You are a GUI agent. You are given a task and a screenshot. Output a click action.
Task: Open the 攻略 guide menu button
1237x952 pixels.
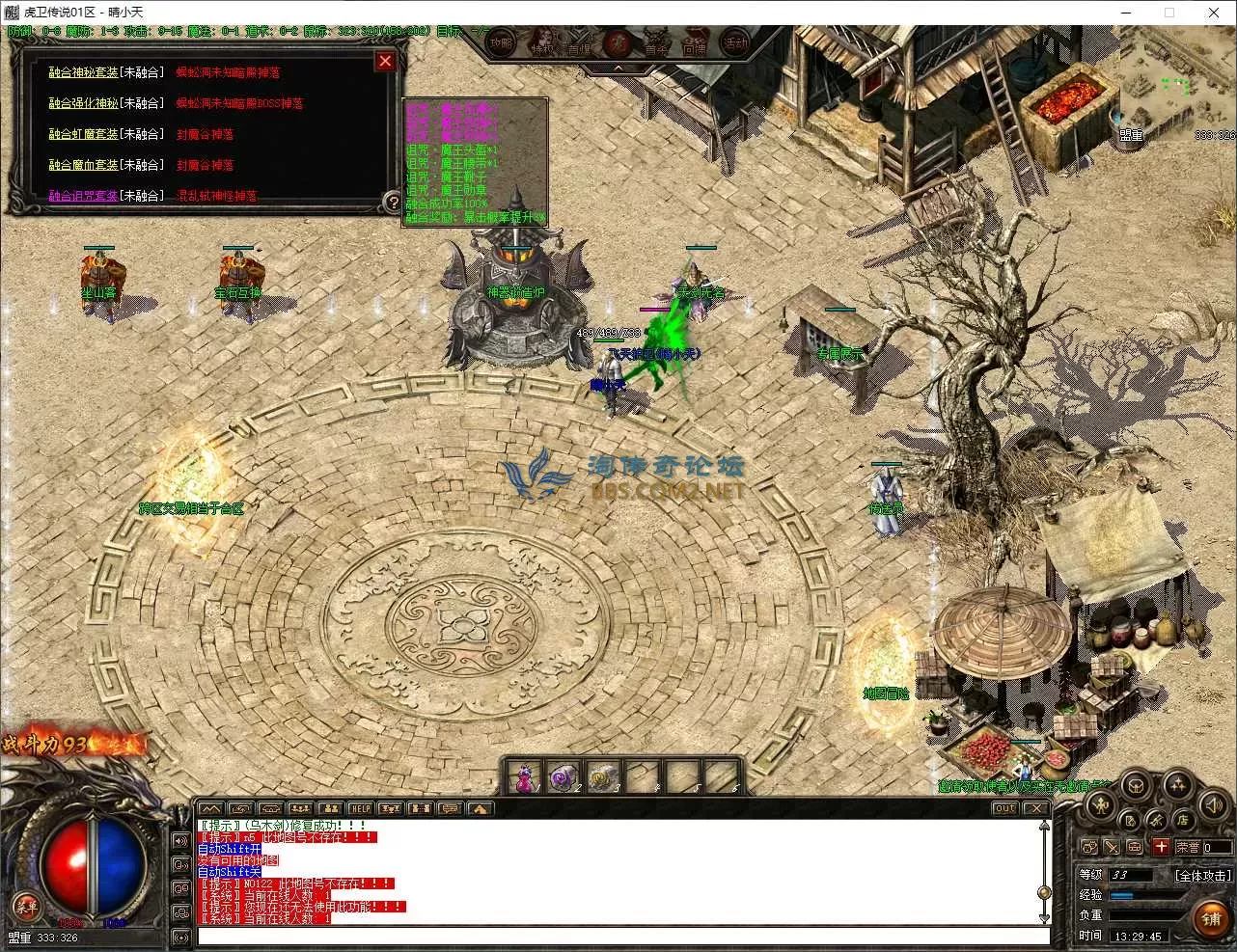[x=501, y=43]
